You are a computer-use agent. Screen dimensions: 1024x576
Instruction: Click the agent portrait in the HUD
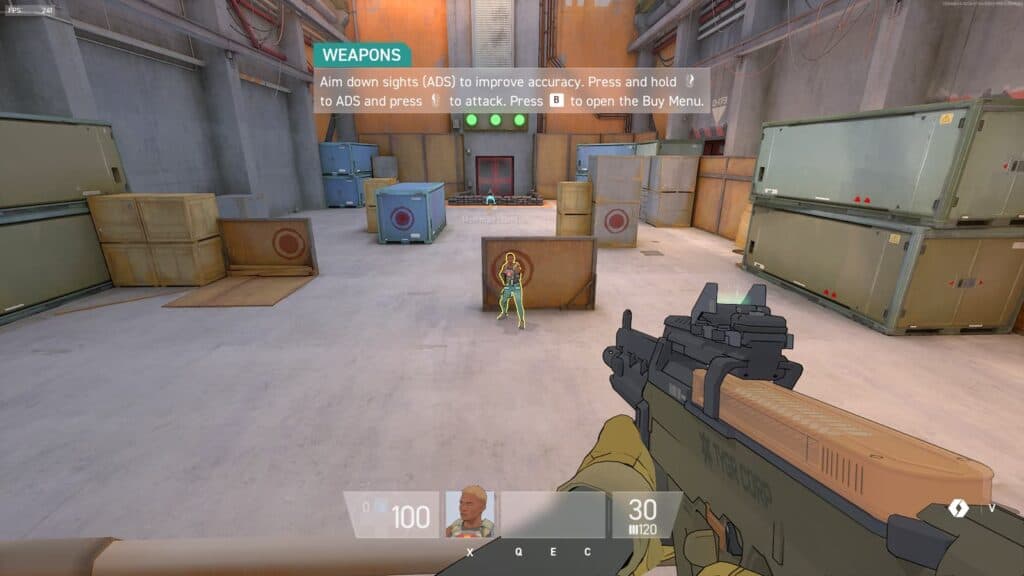tap(470, 514)
